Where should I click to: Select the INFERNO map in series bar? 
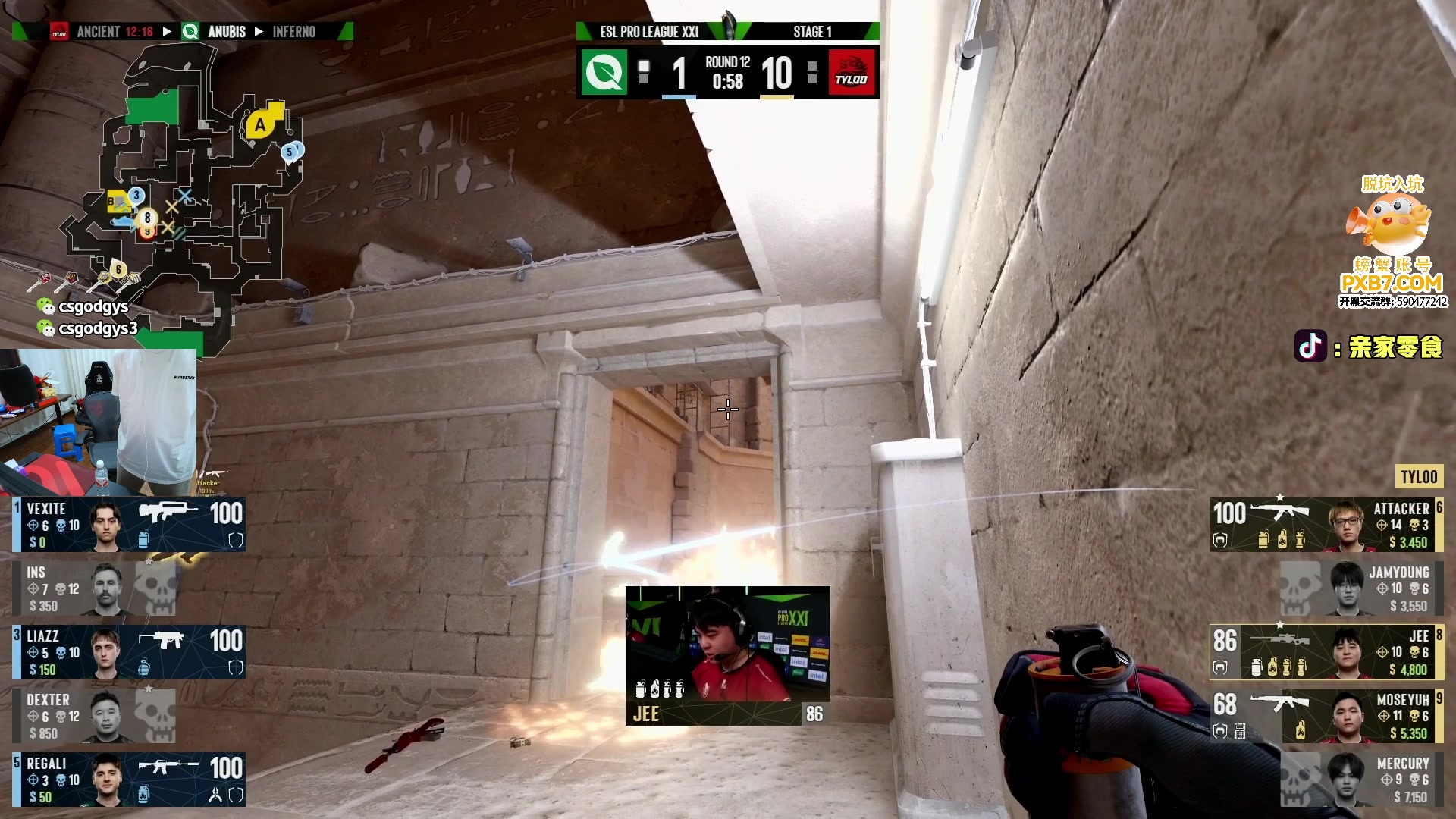(293, 32)
